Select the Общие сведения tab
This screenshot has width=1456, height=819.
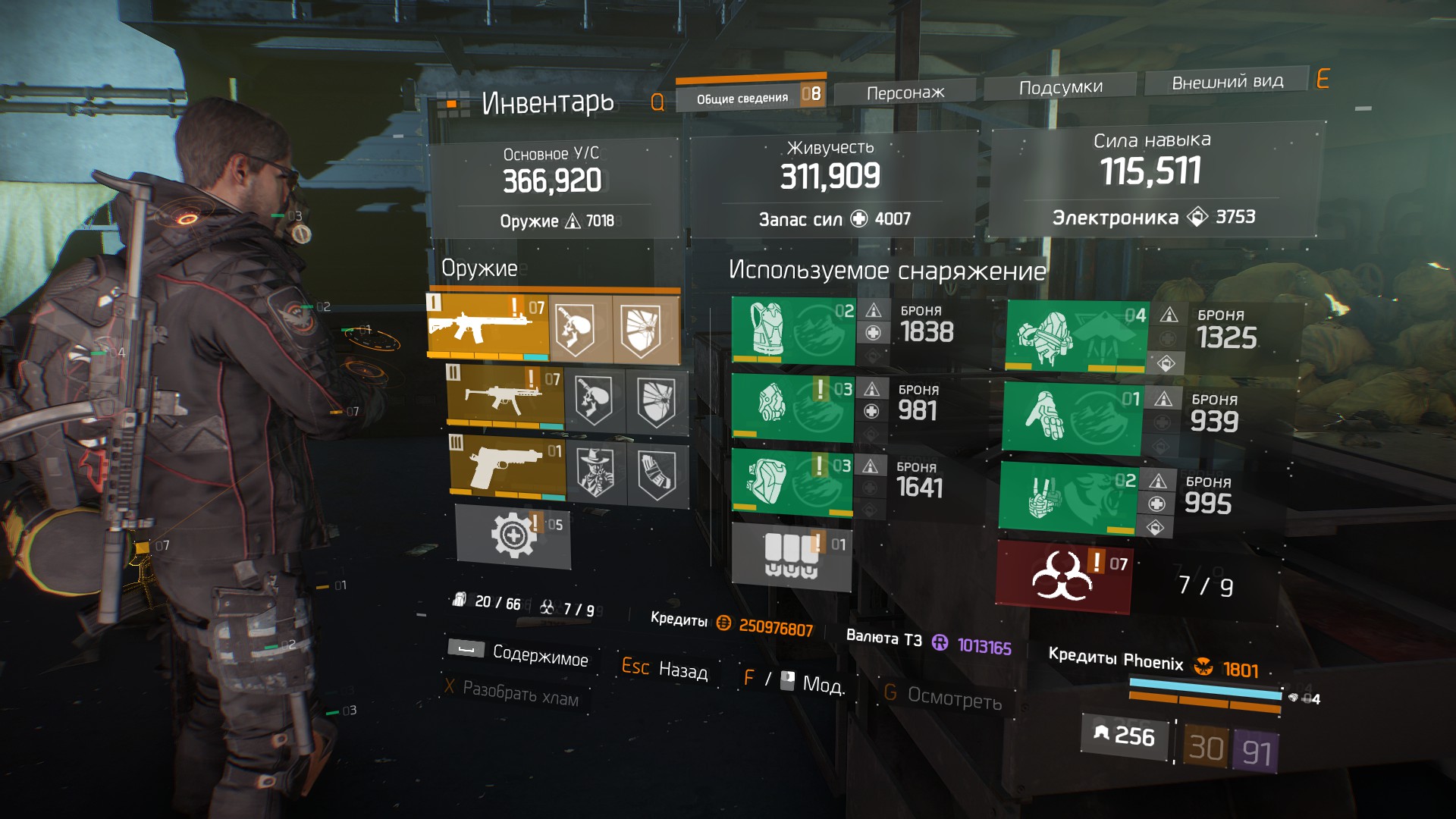(x=743, y=98)
